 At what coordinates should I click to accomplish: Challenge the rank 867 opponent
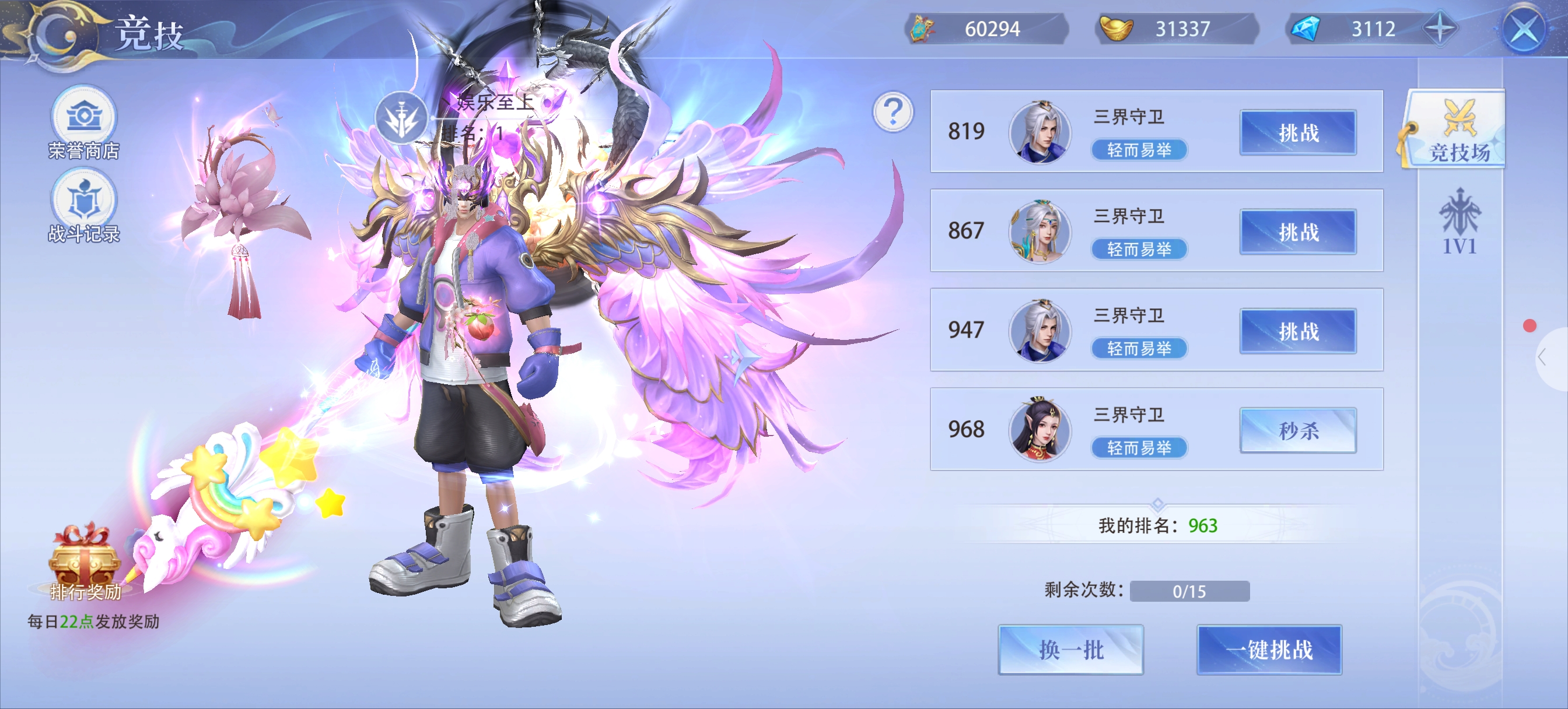1298,232
